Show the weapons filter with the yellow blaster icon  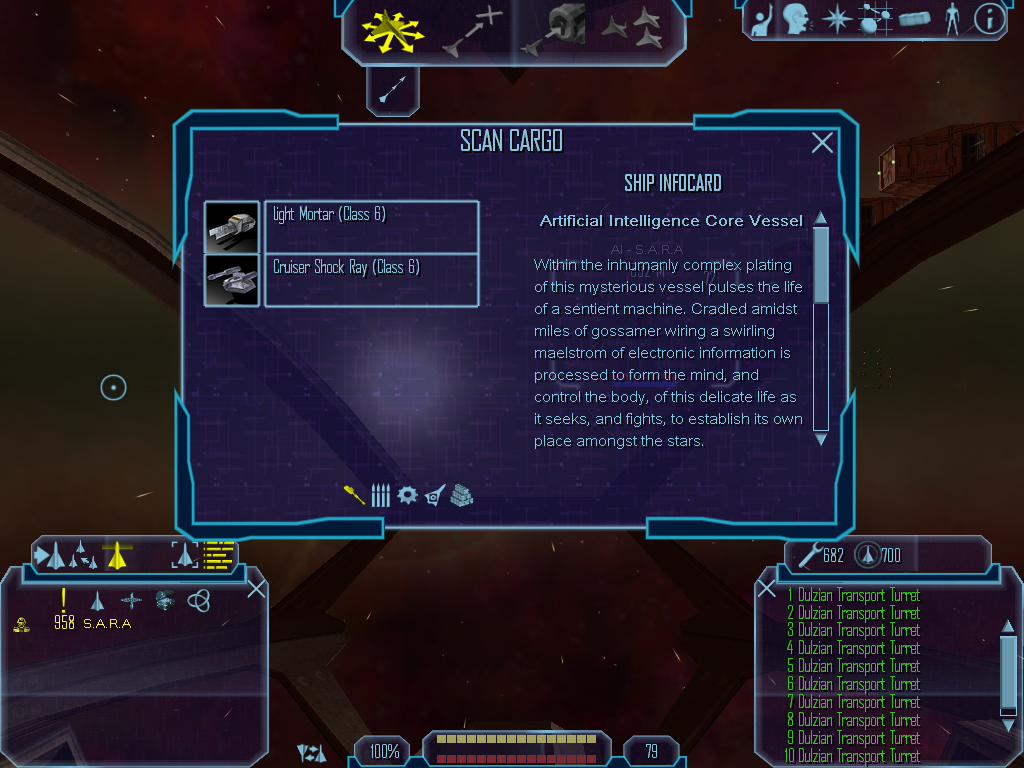(x=354, y=495)
